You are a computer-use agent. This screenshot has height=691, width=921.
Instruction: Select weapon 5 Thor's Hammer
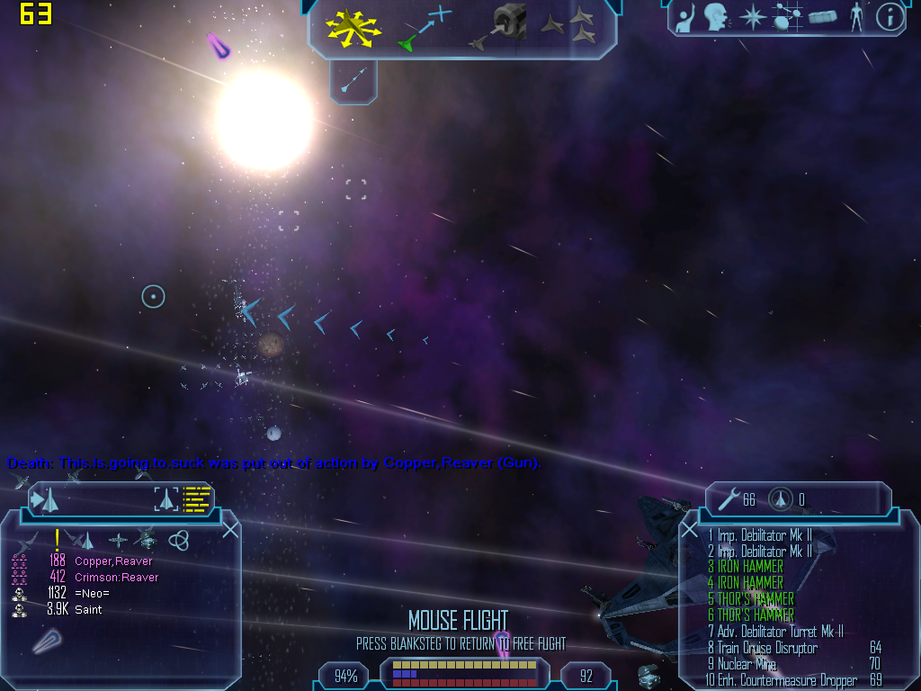[755, 599]
